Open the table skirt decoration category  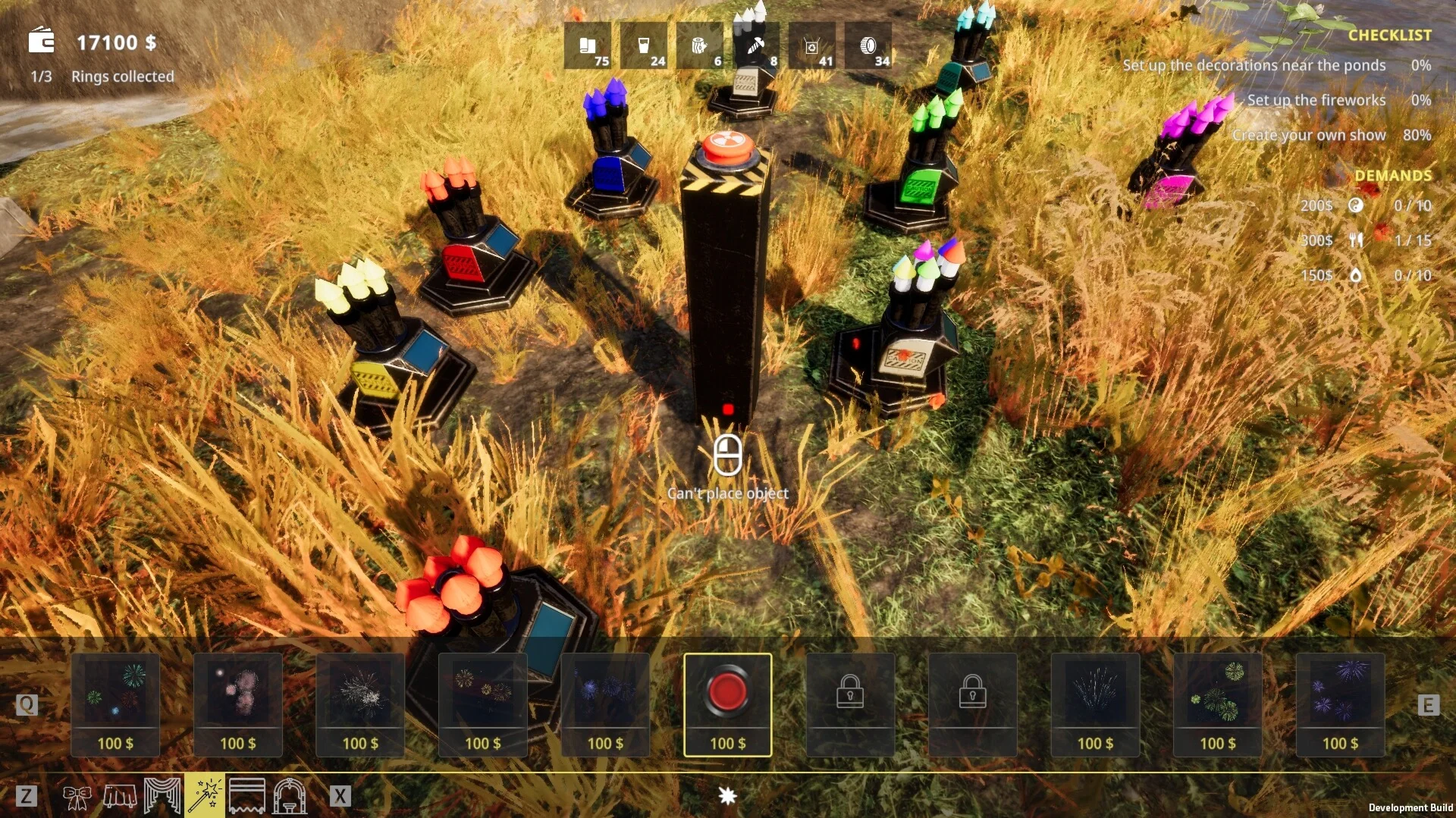(x=119, y=796)
